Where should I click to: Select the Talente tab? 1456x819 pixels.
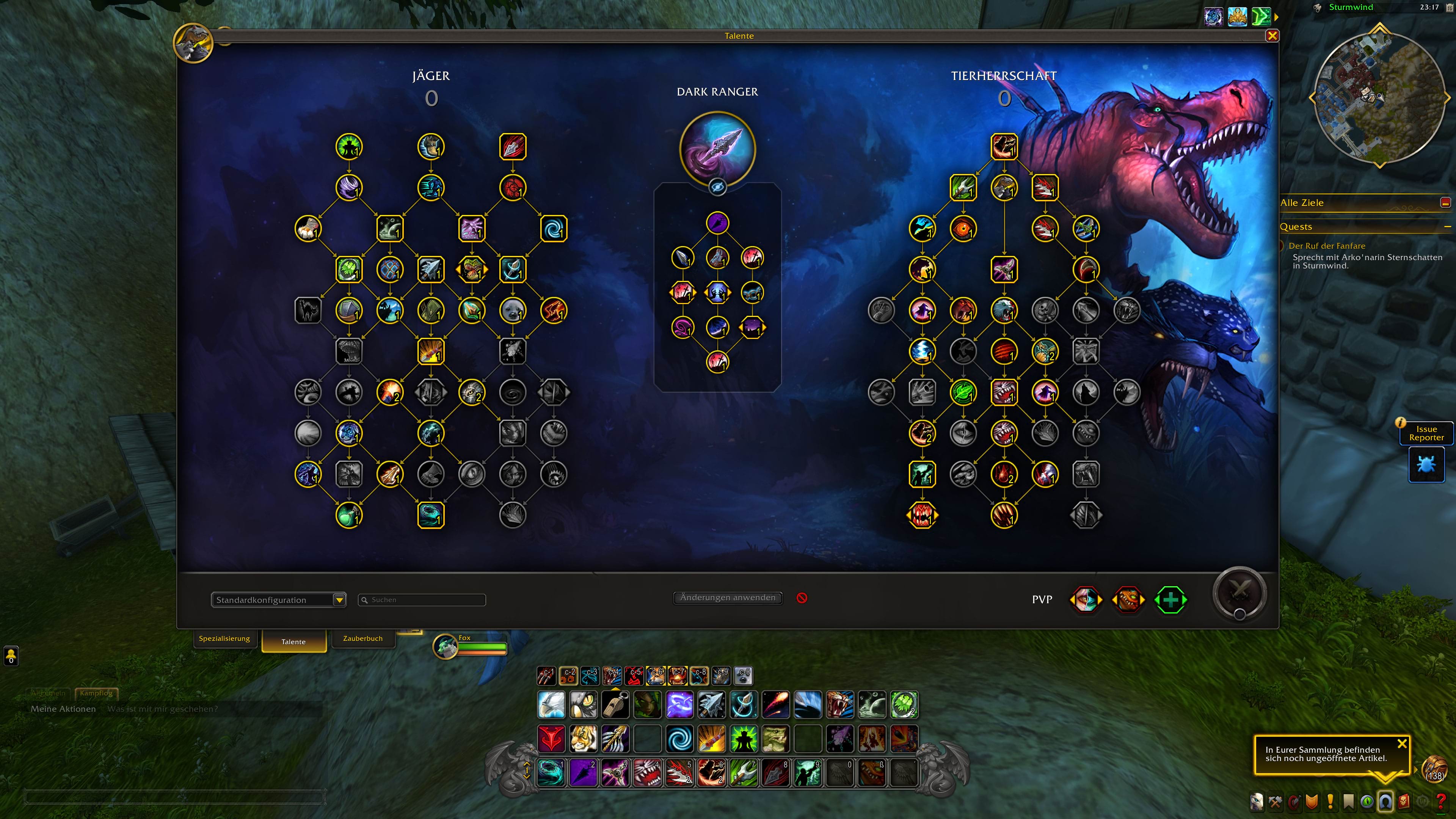293,642
